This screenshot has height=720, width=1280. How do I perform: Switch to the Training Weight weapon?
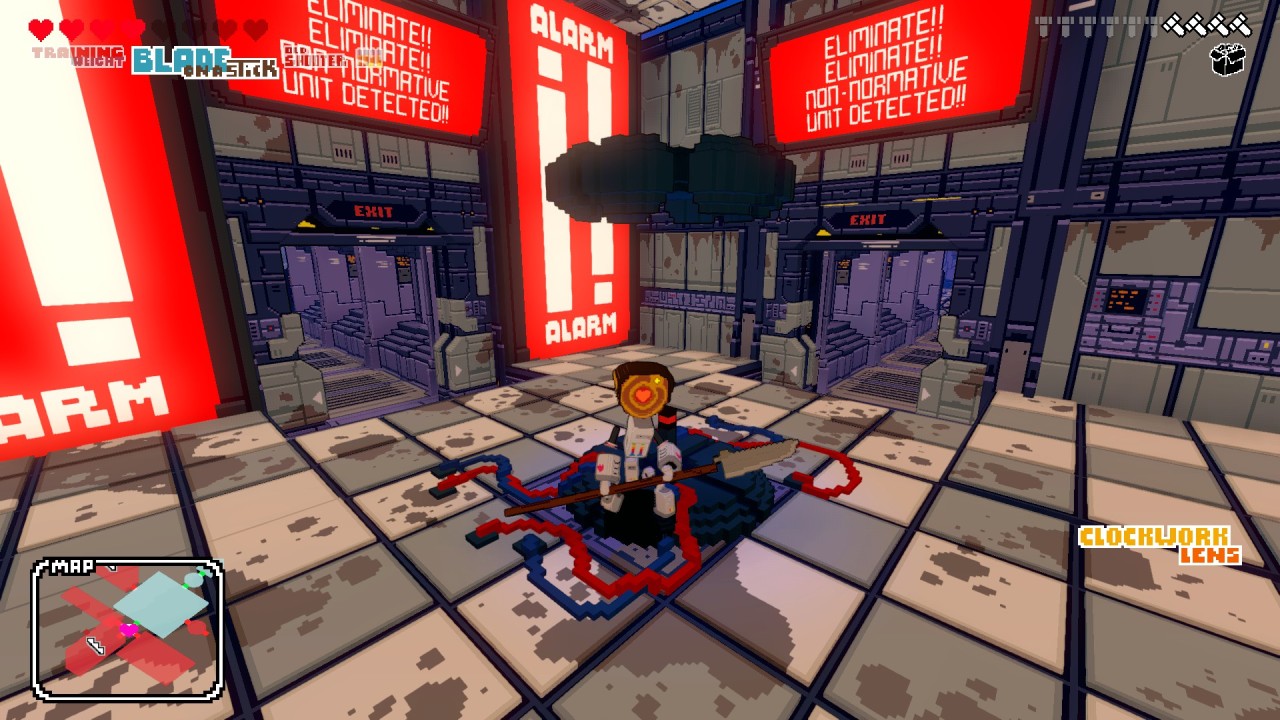point(78,55)
